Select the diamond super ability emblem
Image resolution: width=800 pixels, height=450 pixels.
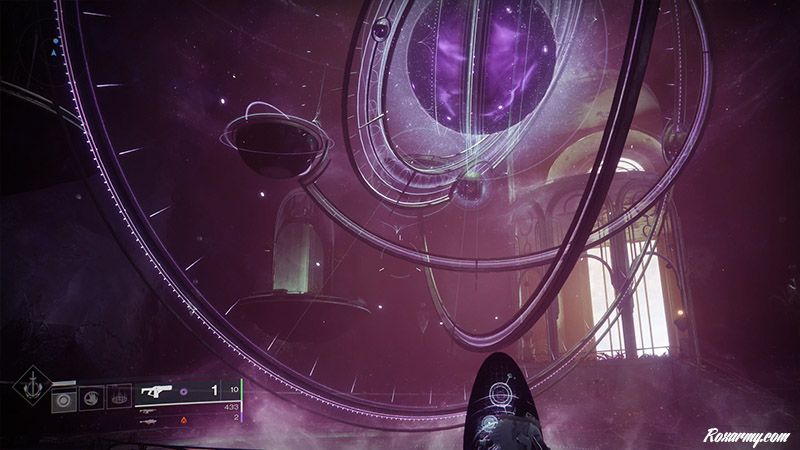pos(30,389)
